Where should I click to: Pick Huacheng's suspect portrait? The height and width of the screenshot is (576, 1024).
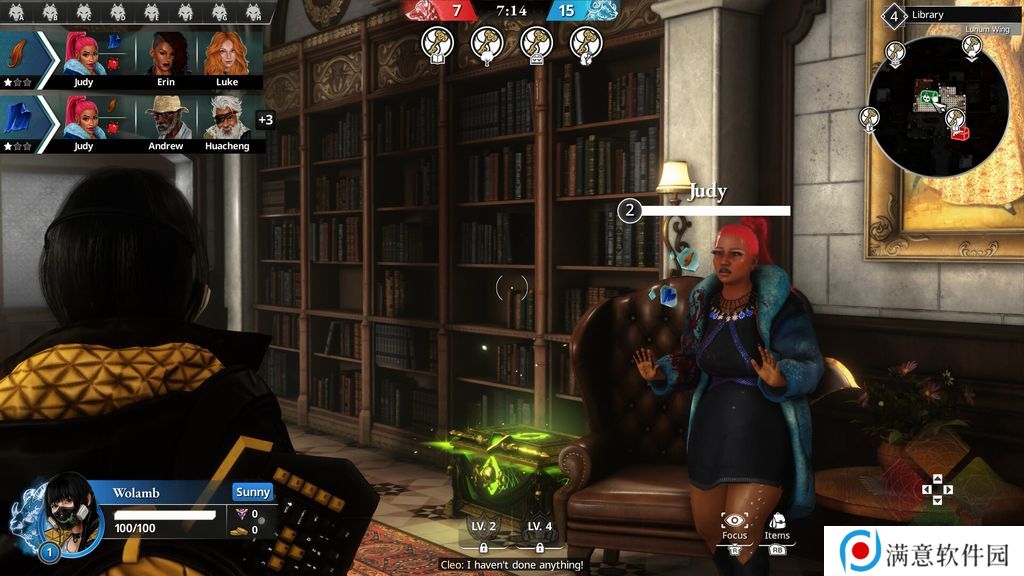(x=228, y=118)
